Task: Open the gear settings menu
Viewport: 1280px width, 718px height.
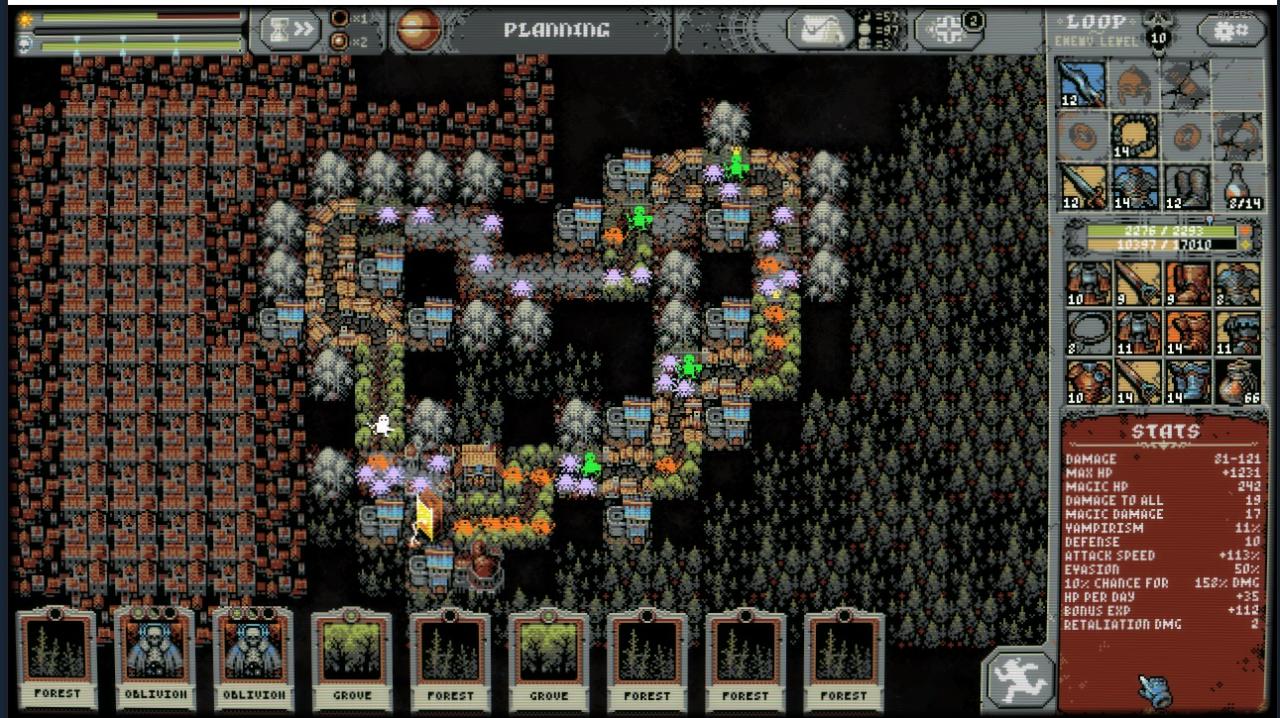Action: point(1230,30)
